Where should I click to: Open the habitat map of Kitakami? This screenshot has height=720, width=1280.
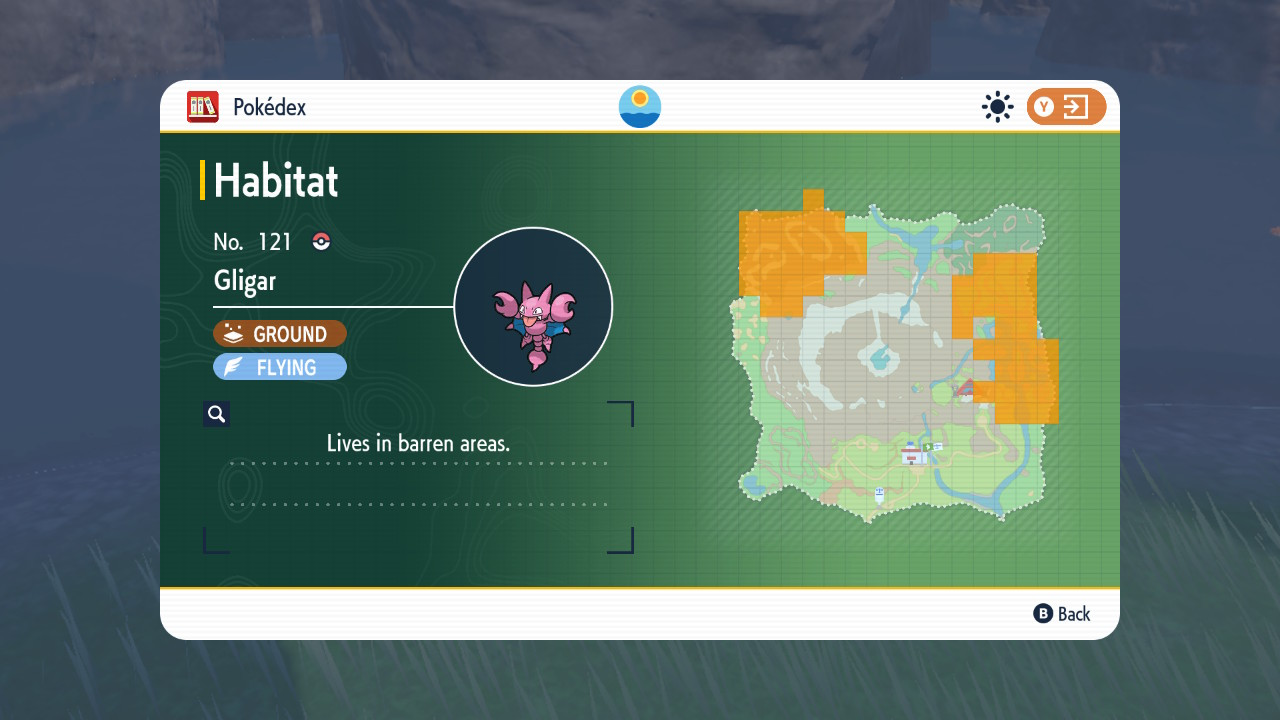coord(897,360)
